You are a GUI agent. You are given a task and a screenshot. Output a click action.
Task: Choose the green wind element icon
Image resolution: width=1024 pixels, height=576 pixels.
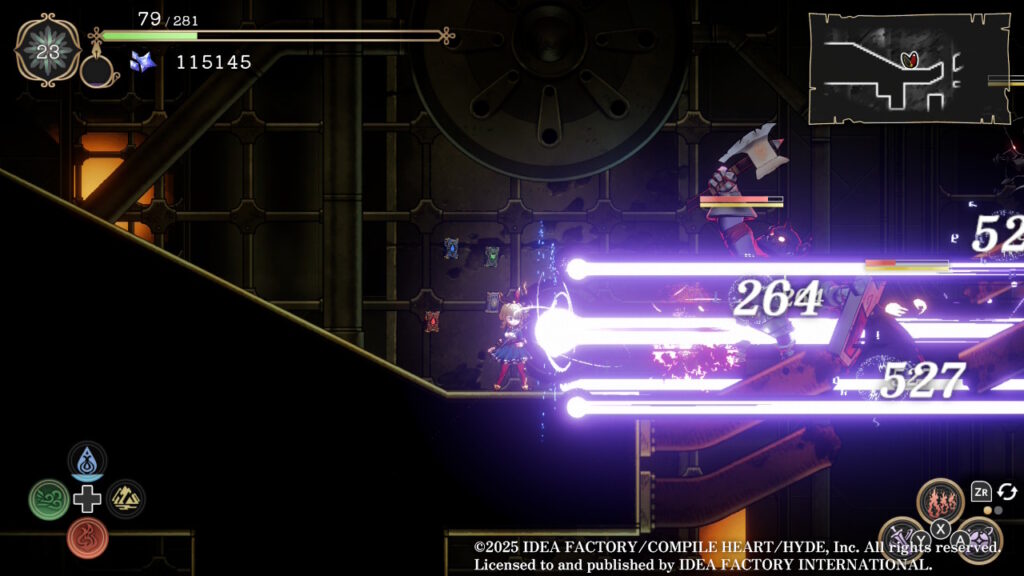[48, 499]
